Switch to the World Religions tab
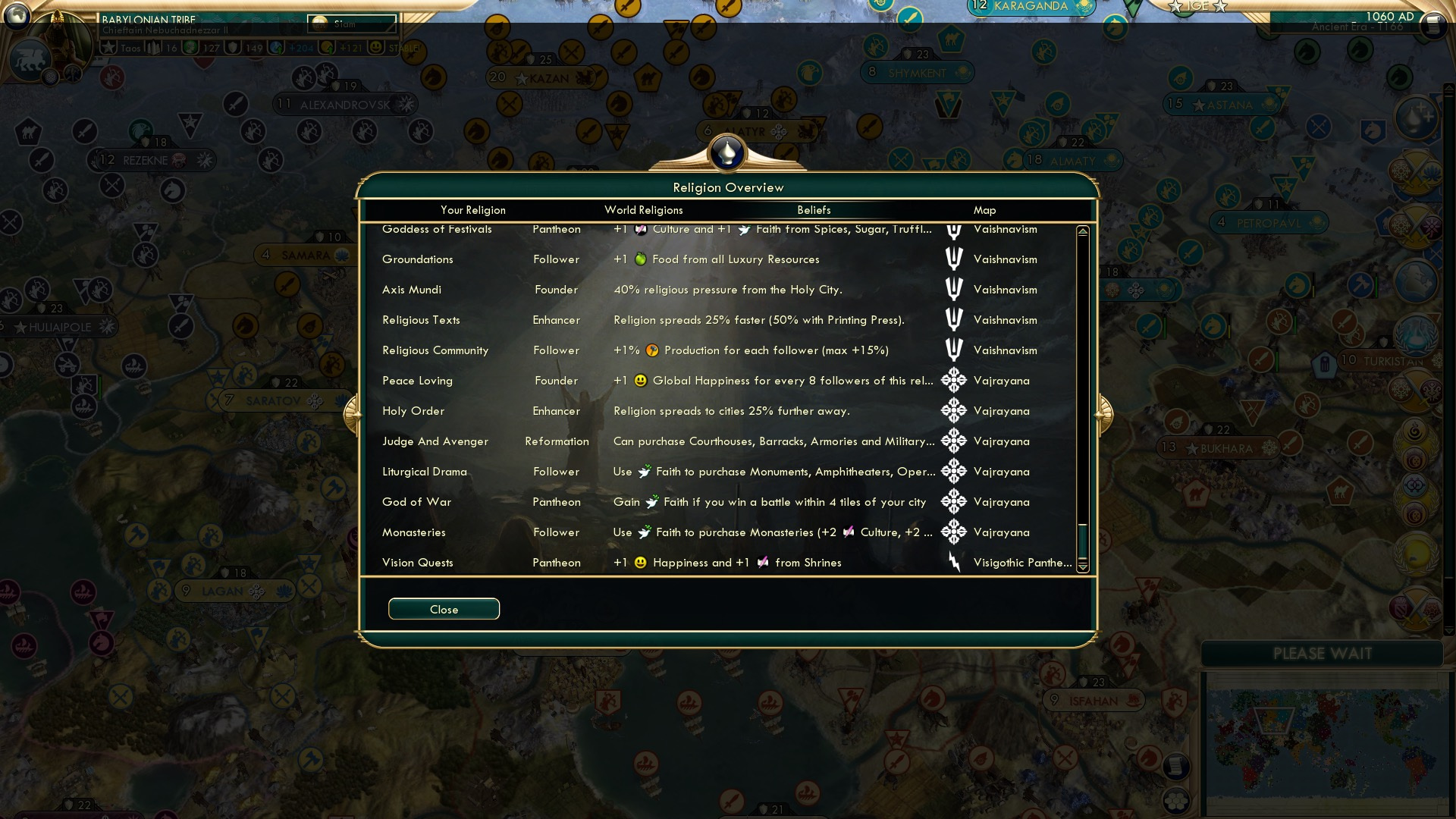This screenshot has width=1456, height=819. (x=643, y=210)
